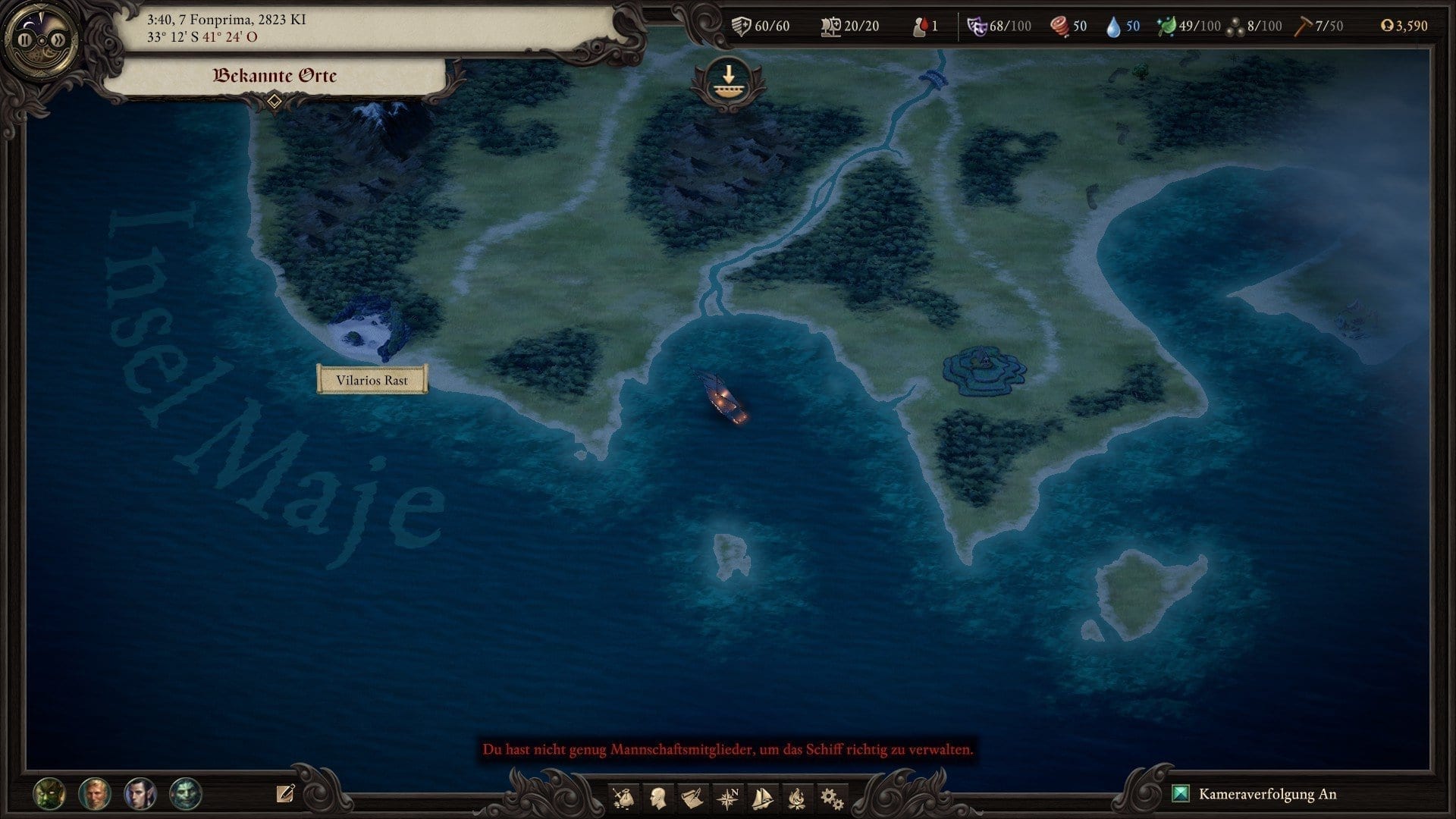
Task: Click the notepad and pencil icon
Action: (285, 794)
